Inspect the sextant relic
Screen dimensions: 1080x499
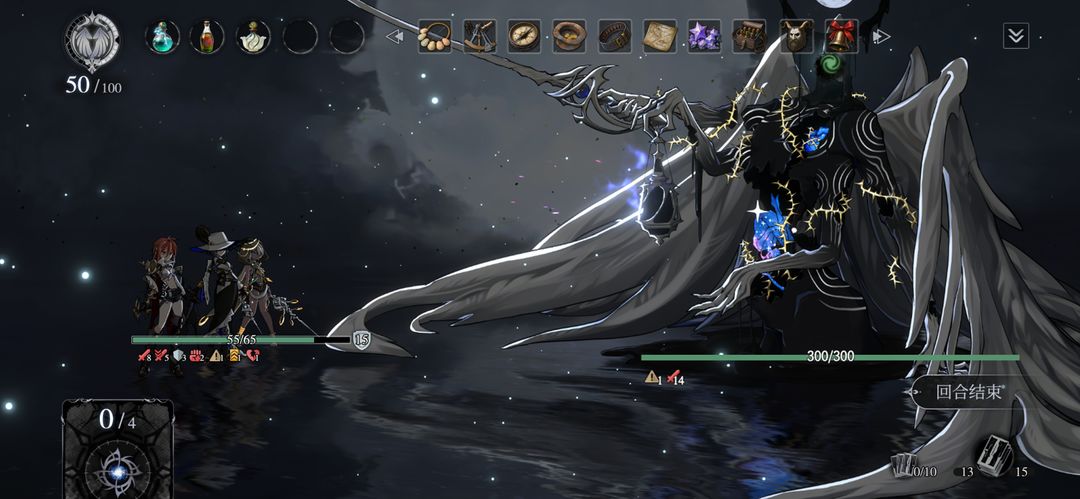coord(479,37)
